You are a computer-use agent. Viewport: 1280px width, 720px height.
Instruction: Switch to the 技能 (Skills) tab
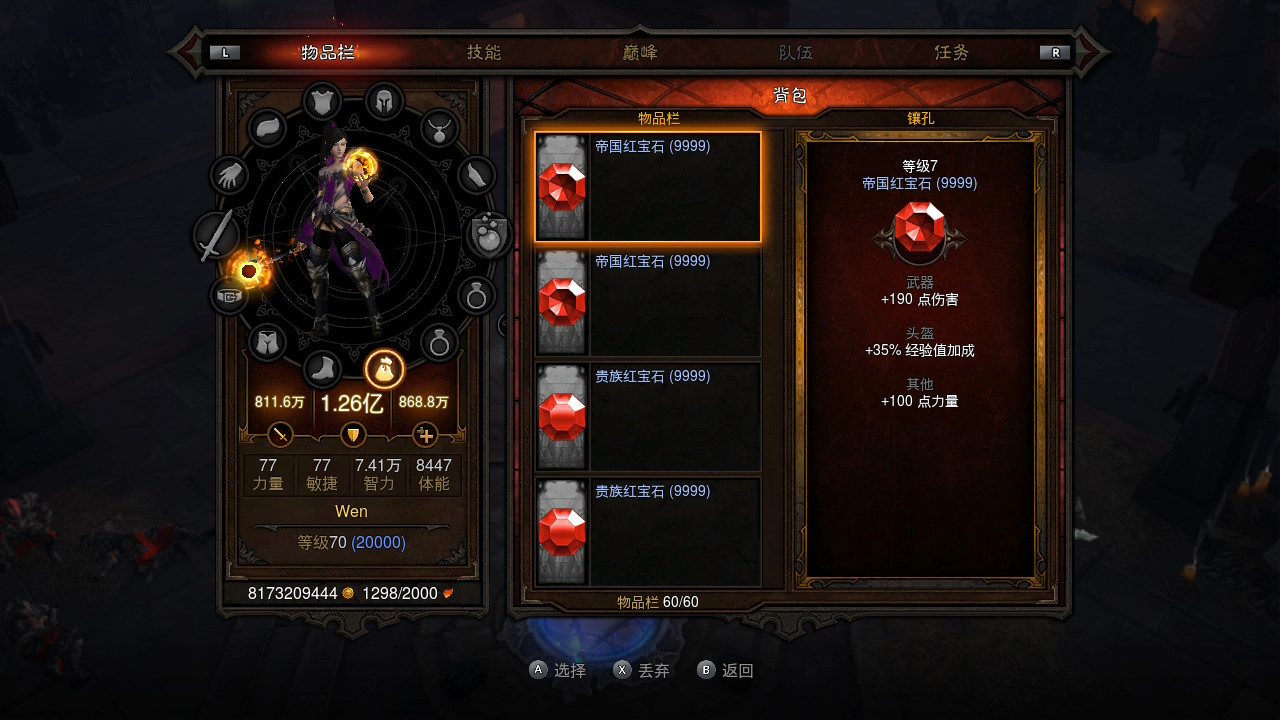(484, 53)
